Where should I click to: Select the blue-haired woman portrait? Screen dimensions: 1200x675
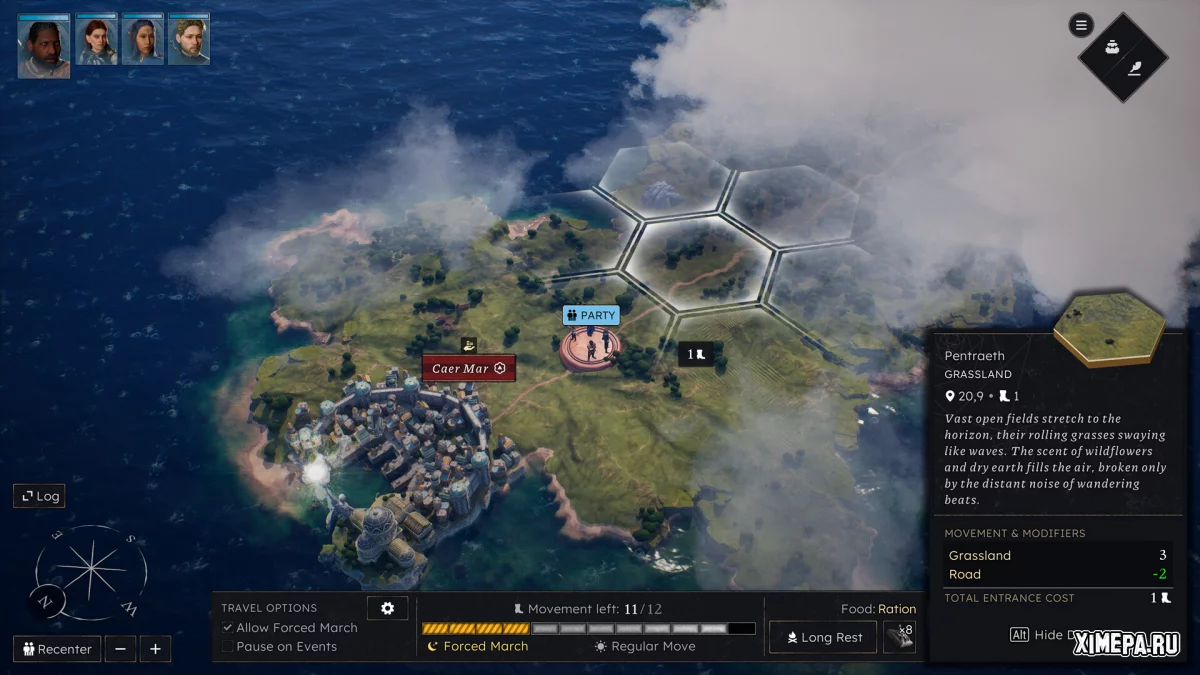[143, 40]
